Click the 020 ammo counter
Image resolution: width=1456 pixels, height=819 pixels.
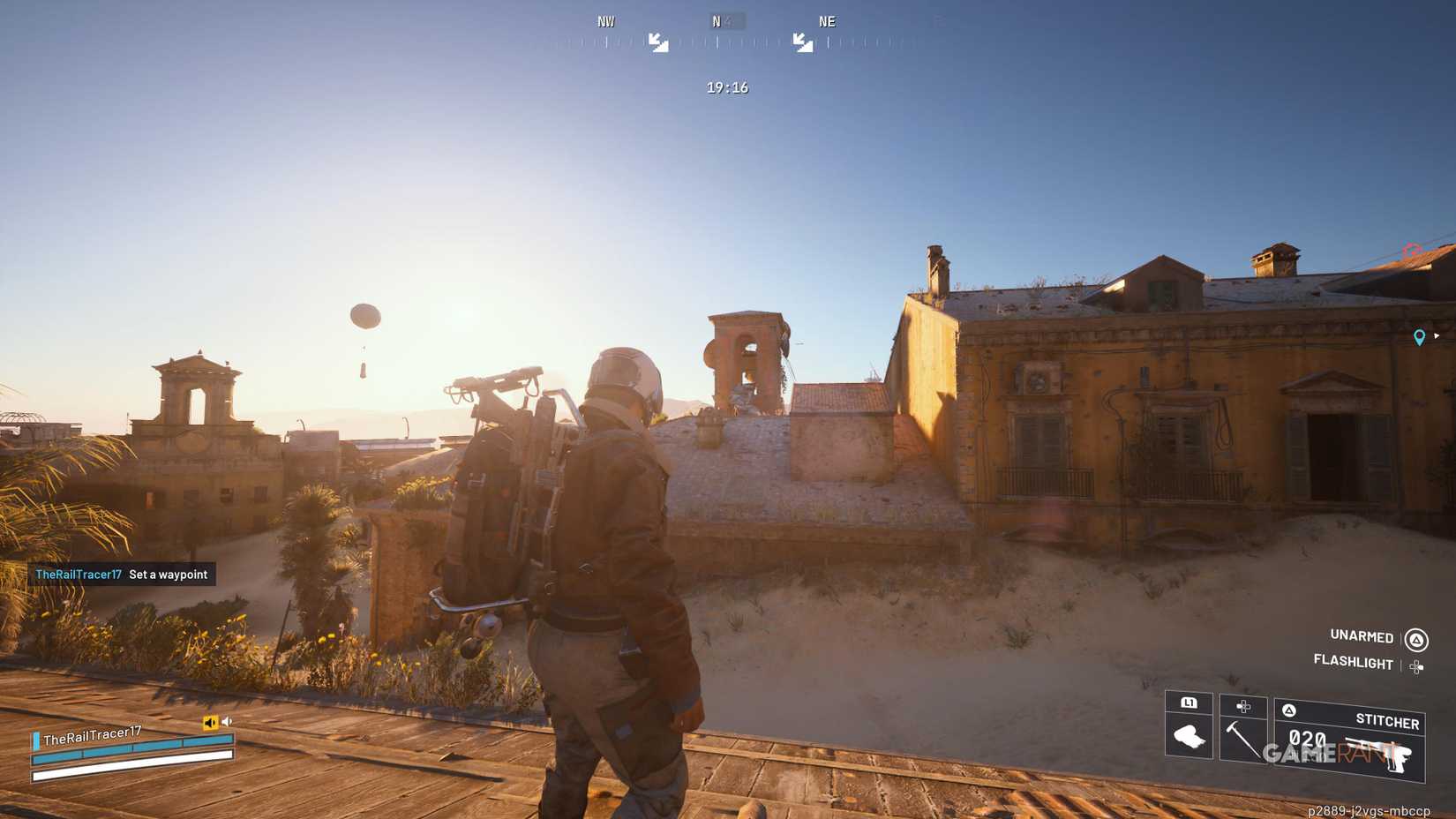pyautogui.click(x=1307, y=738)
